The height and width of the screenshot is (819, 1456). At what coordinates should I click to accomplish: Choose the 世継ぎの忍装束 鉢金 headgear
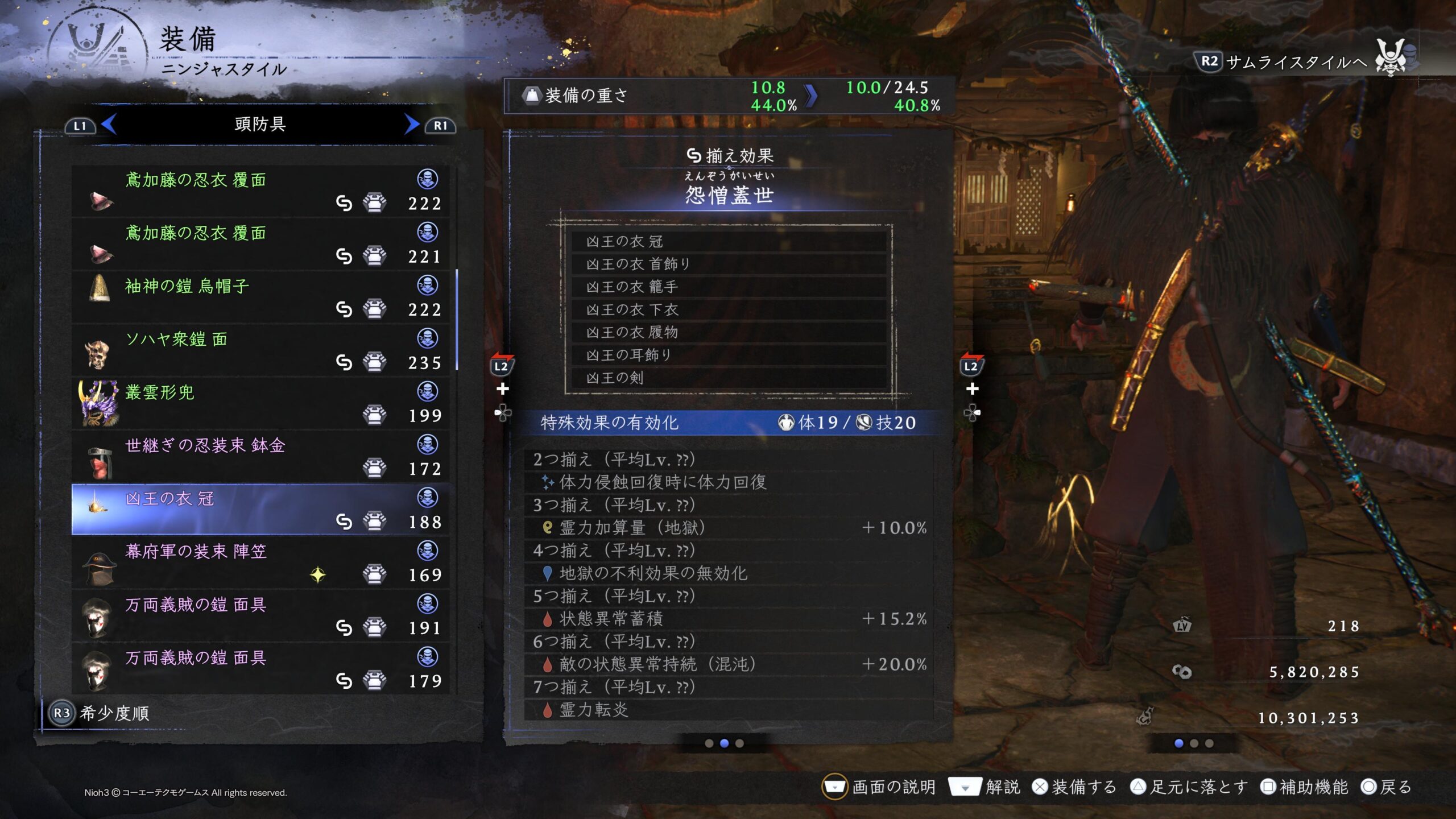click(260, 456)
